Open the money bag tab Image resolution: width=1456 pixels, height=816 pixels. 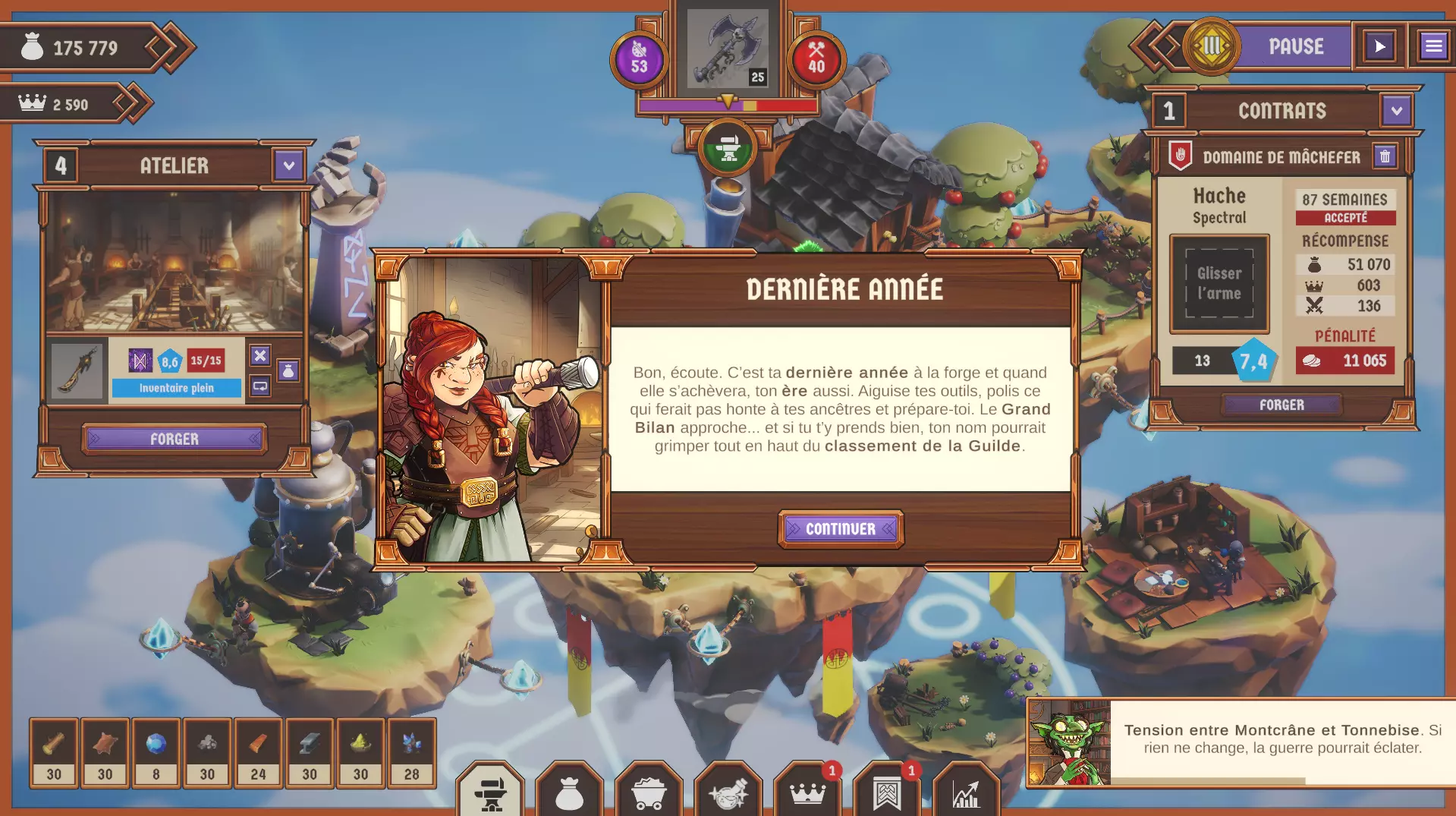[569, 793]
